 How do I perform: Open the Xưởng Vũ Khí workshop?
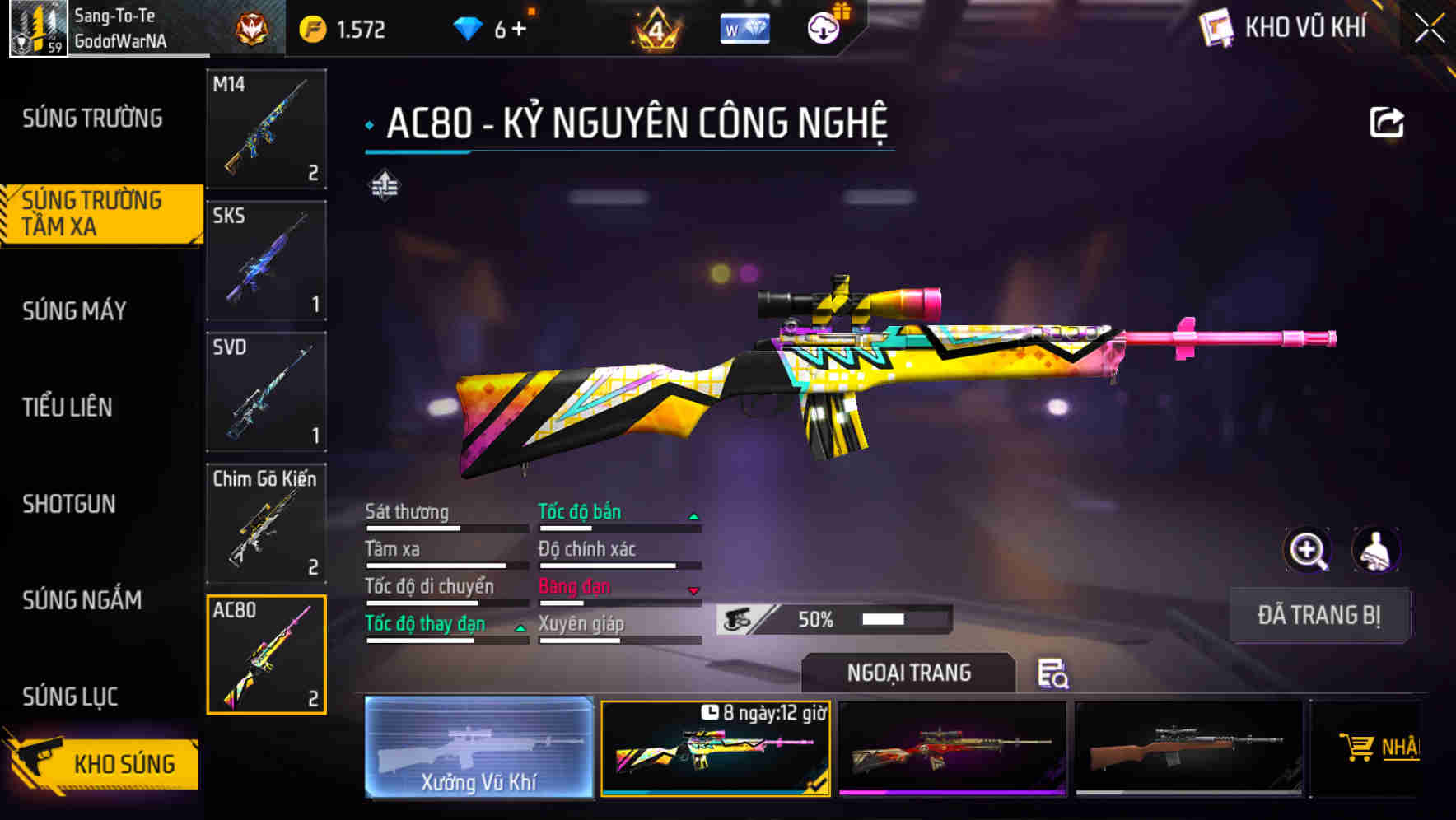tap(480, 749)
